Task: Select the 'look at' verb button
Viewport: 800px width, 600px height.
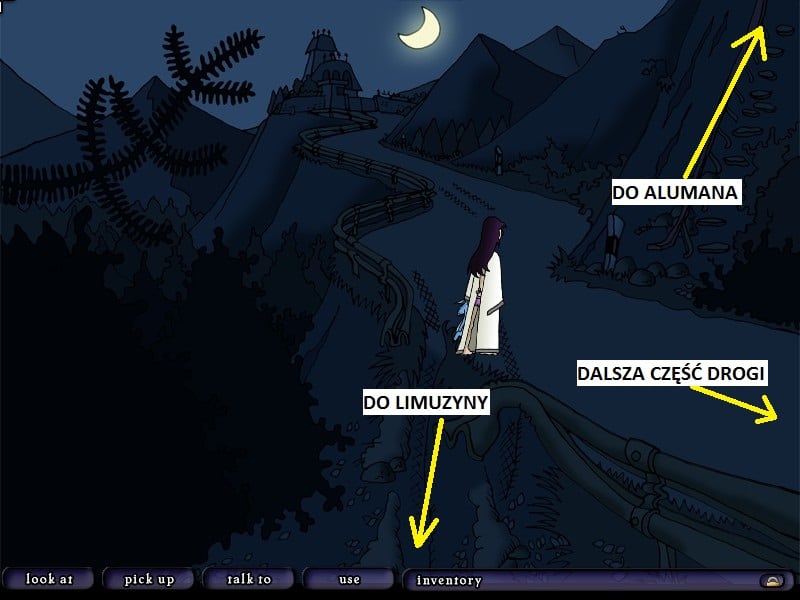Action: pyautogui.click(x=48, y=579)
